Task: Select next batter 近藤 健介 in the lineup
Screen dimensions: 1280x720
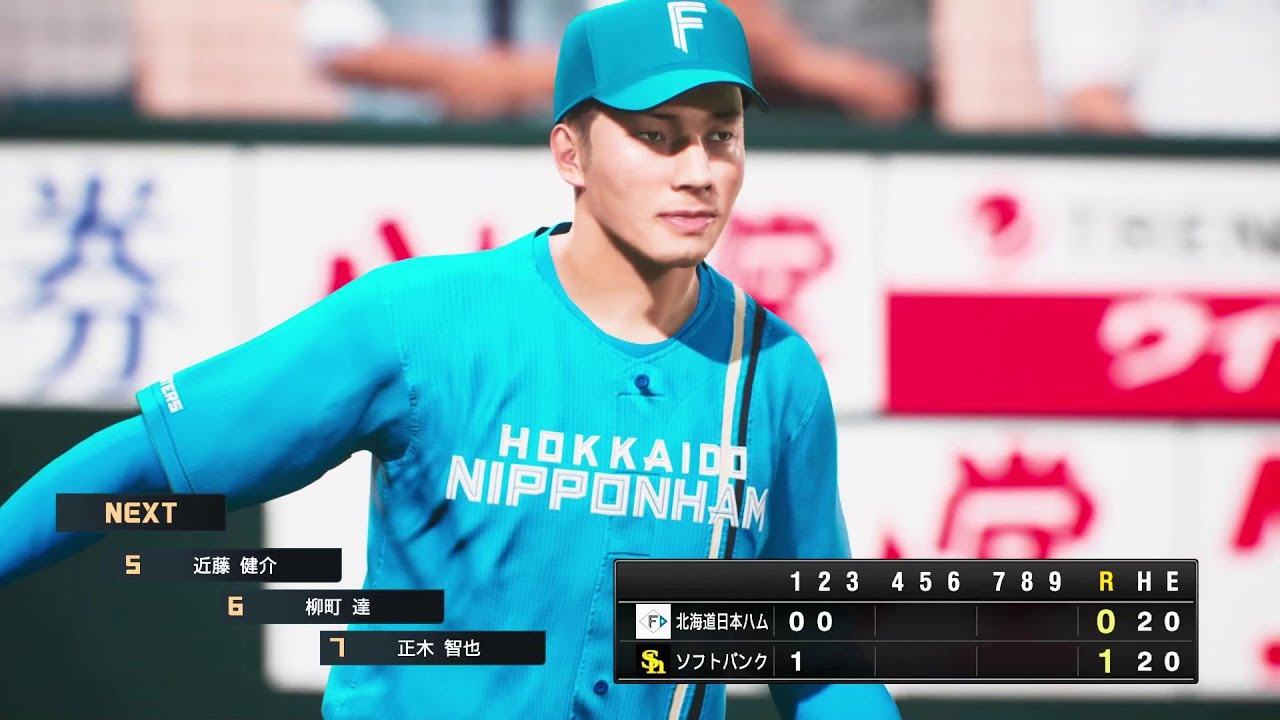Action: (234, 566)
